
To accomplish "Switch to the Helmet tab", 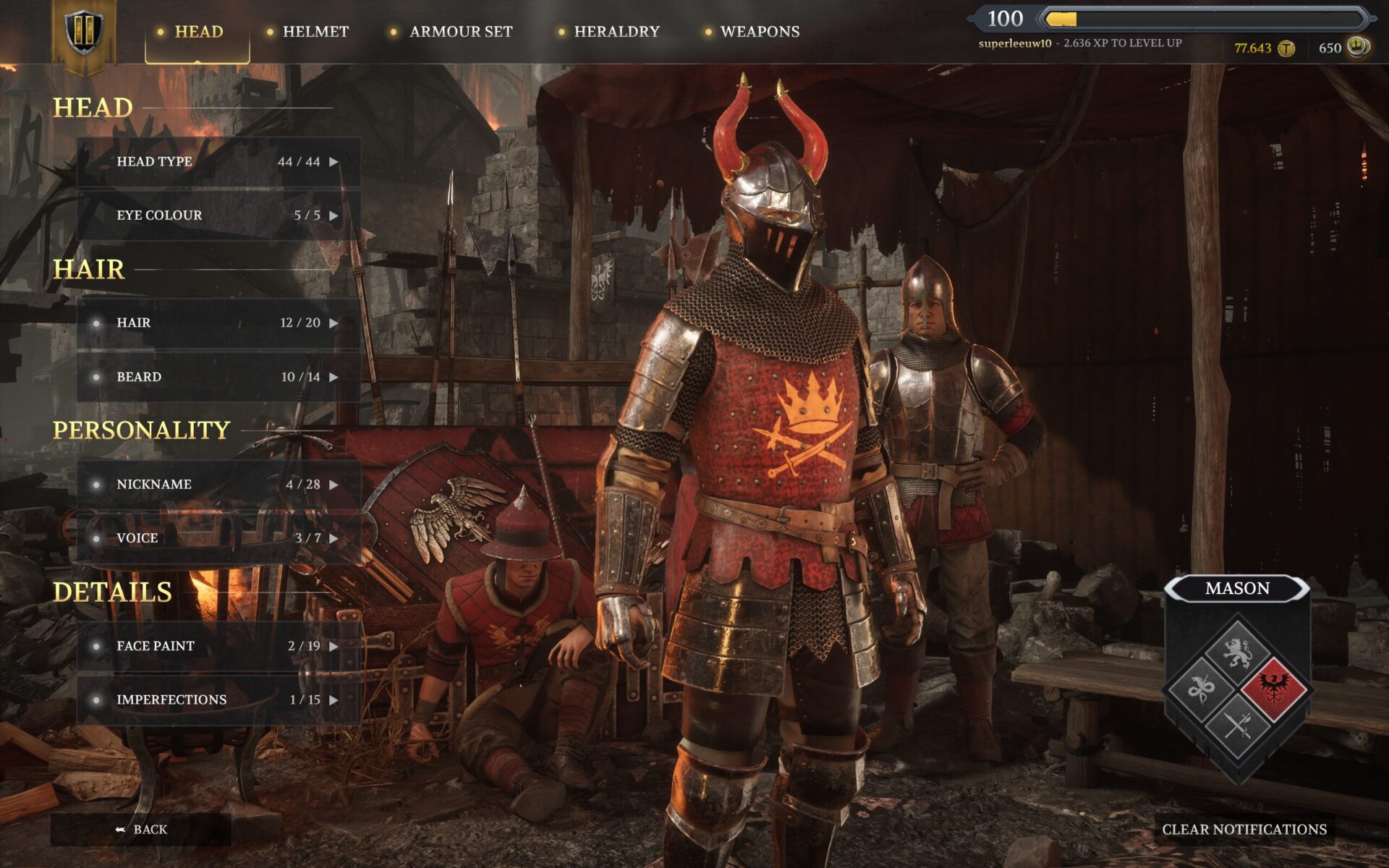I will (315, 32).
